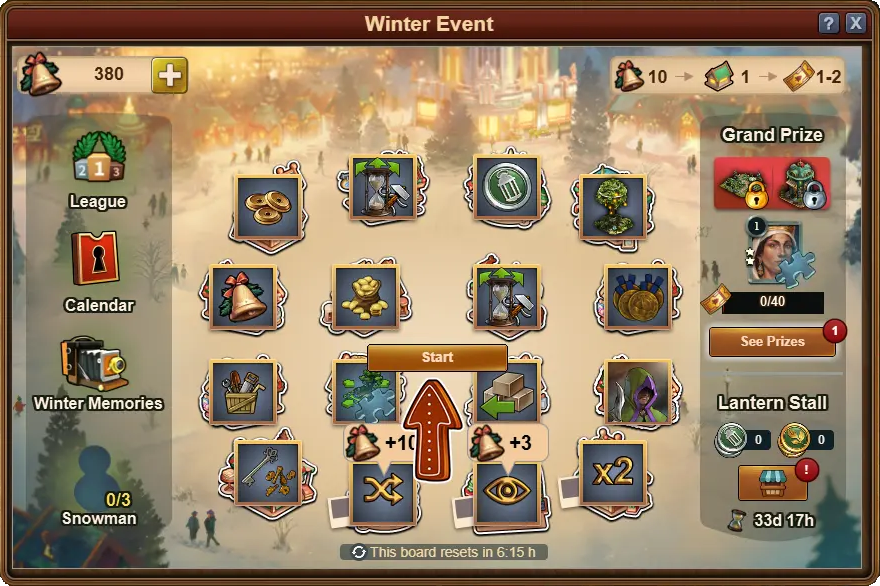This screenshot has height=586, width=880.
Task: Activate the x2 double reward tool
Action: click(612, 473)
